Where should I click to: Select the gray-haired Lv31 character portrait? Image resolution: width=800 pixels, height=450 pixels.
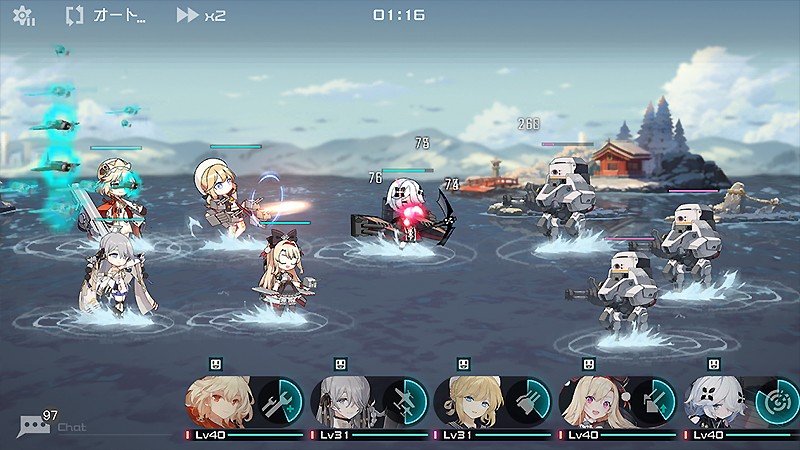pos(344,402)
